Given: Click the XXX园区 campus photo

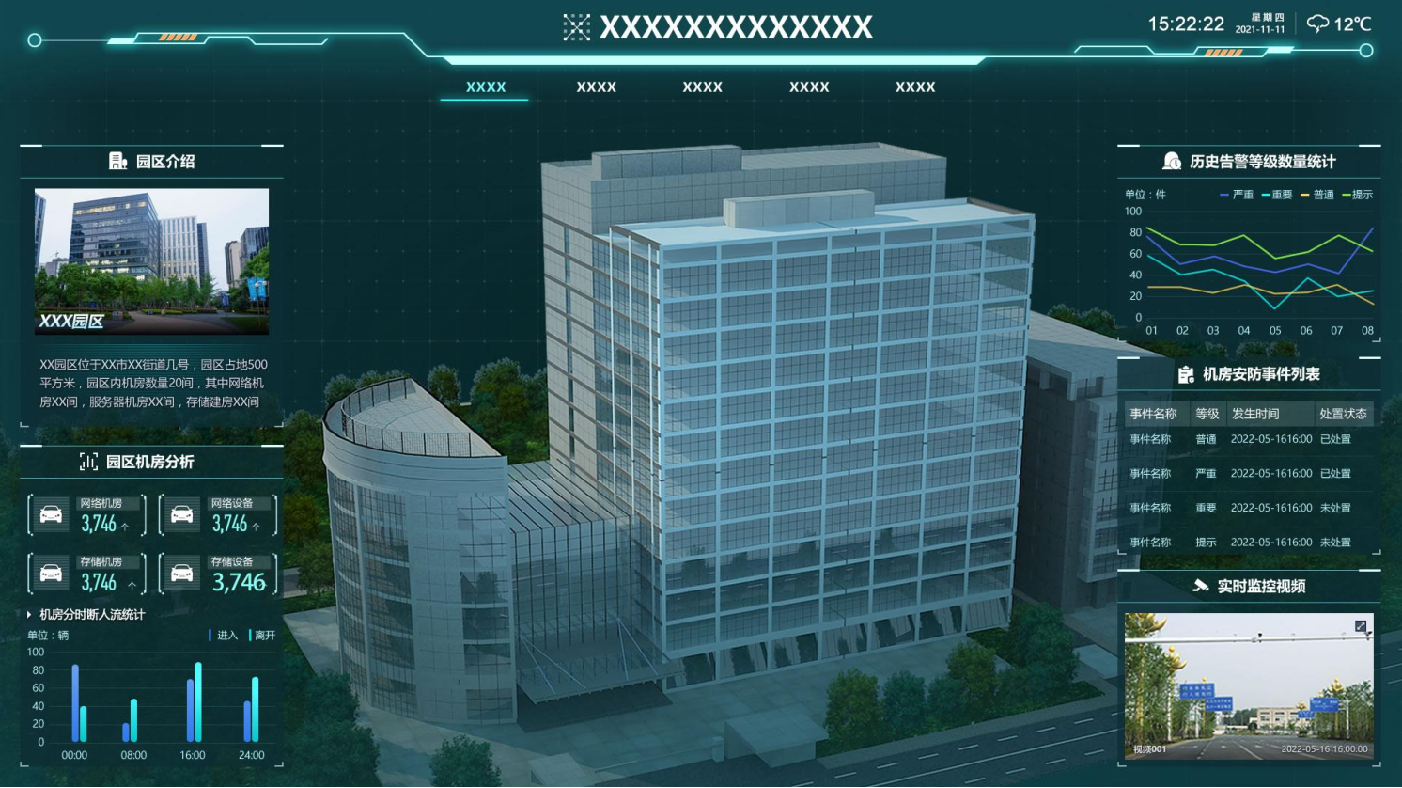Looking at the screenshot, I should (x=152, y=261).
